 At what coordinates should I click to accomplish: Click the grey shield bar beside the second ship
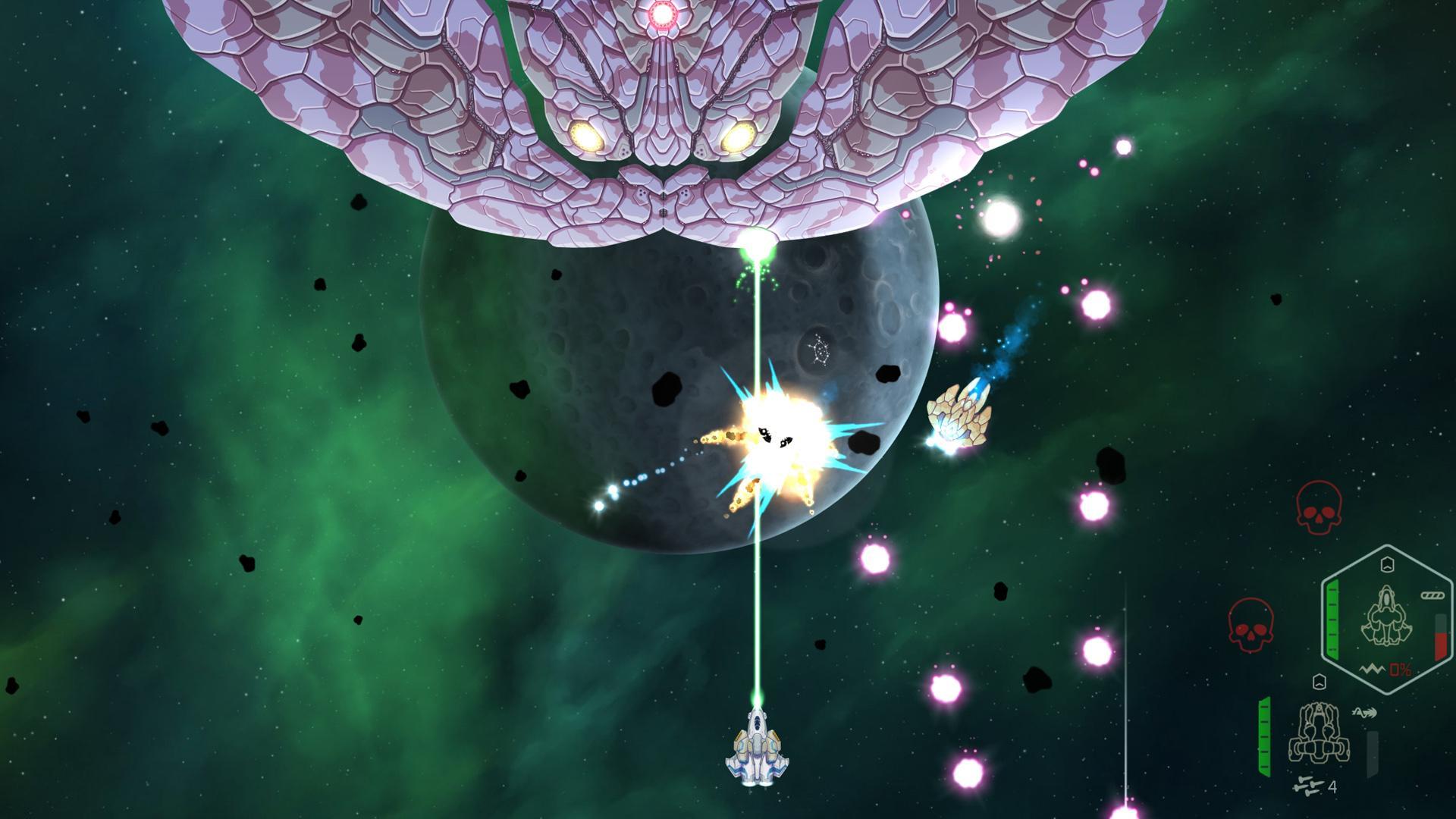tap(1373, 752)
